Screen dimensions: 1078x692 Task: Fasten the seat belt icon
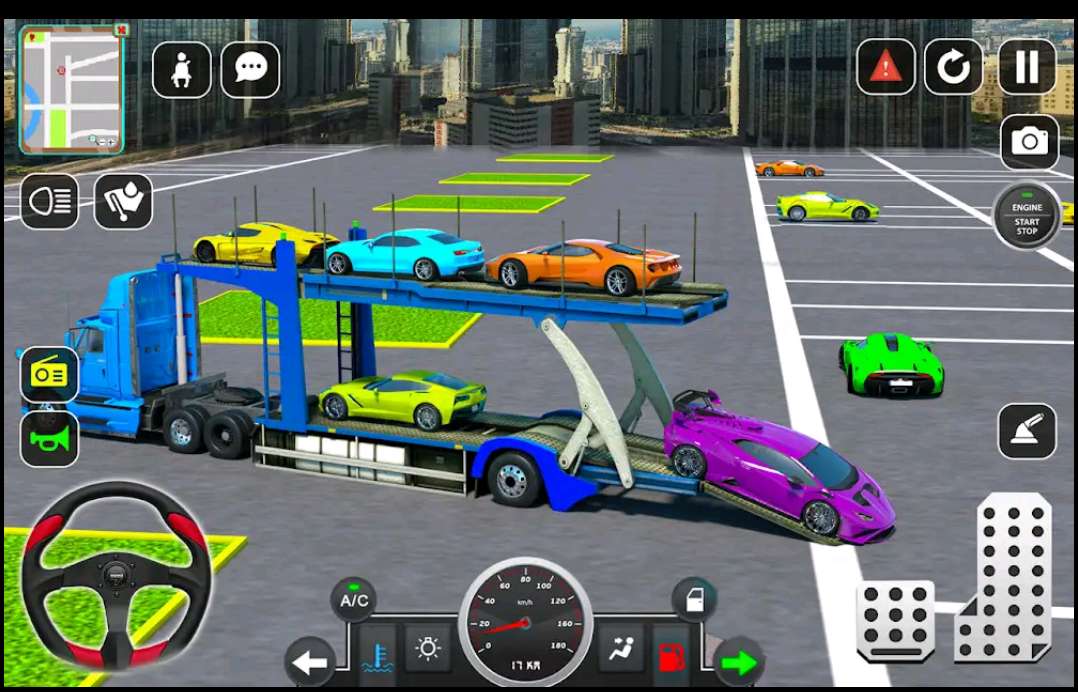click(x=181, y=69)
